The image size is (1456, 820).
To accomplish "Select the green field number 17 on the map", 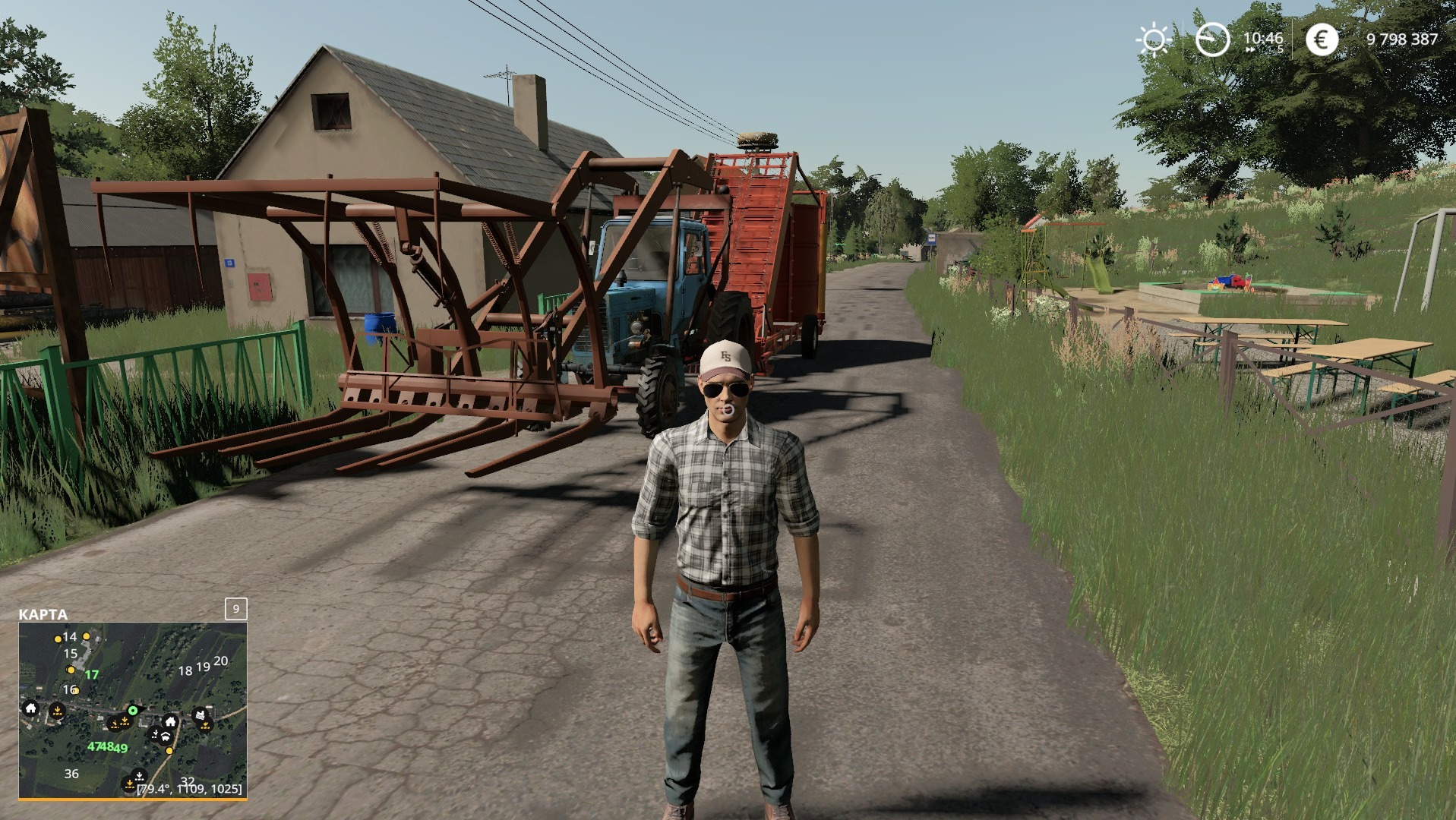I will click(92, 675).
